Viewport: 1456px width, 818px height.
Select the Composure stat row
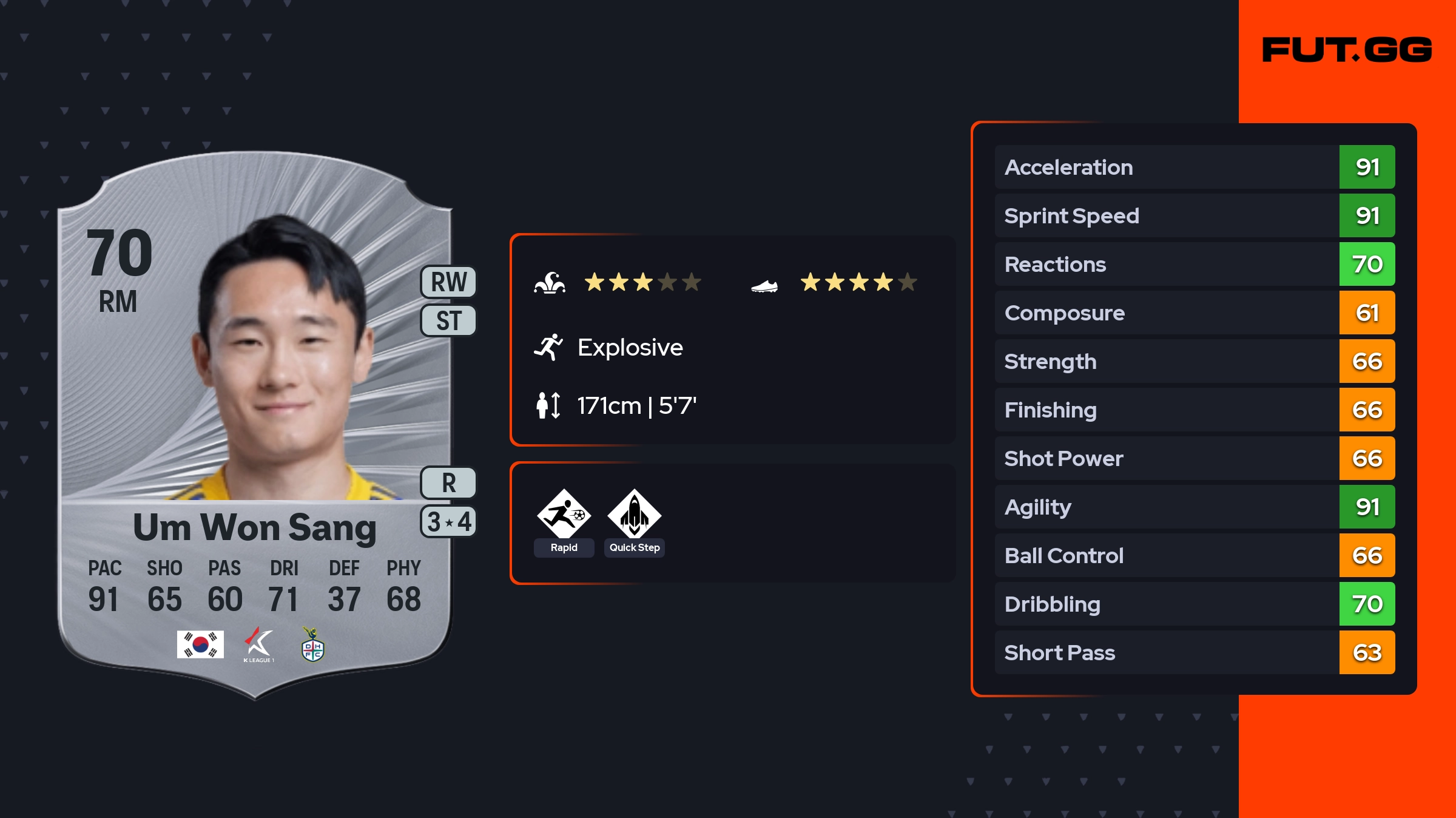(x=1194, y=313)
